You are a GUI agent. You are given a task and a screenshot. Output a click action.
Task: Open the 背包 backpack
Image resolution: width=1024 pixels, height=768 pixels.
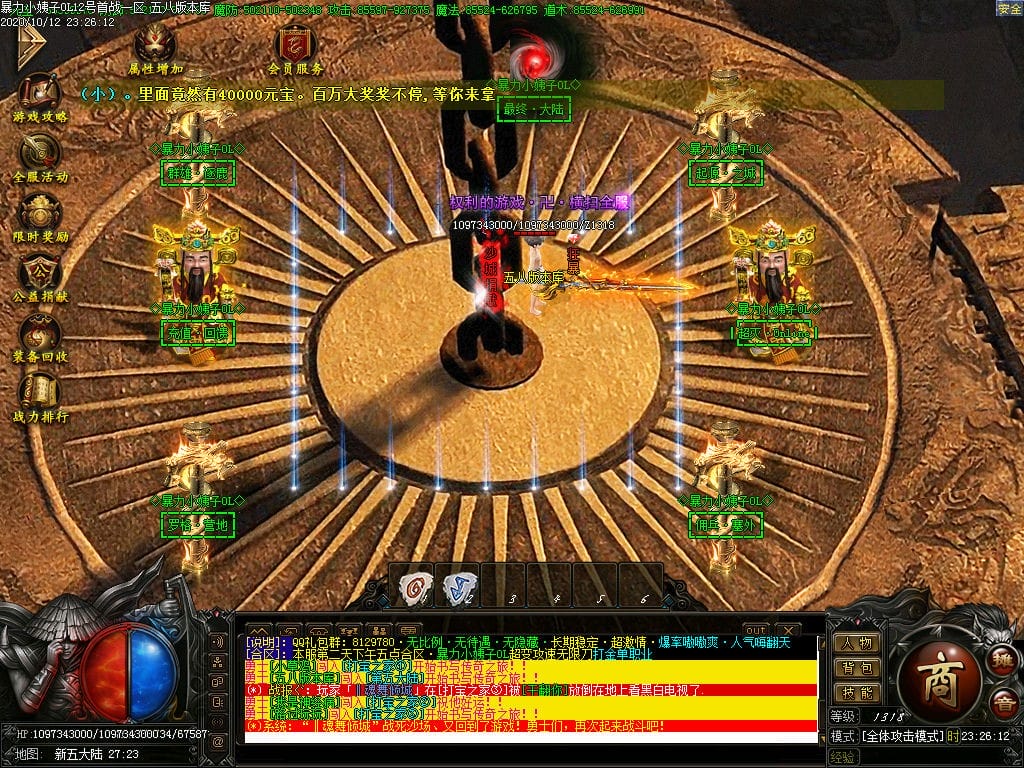tap(857, 668)
